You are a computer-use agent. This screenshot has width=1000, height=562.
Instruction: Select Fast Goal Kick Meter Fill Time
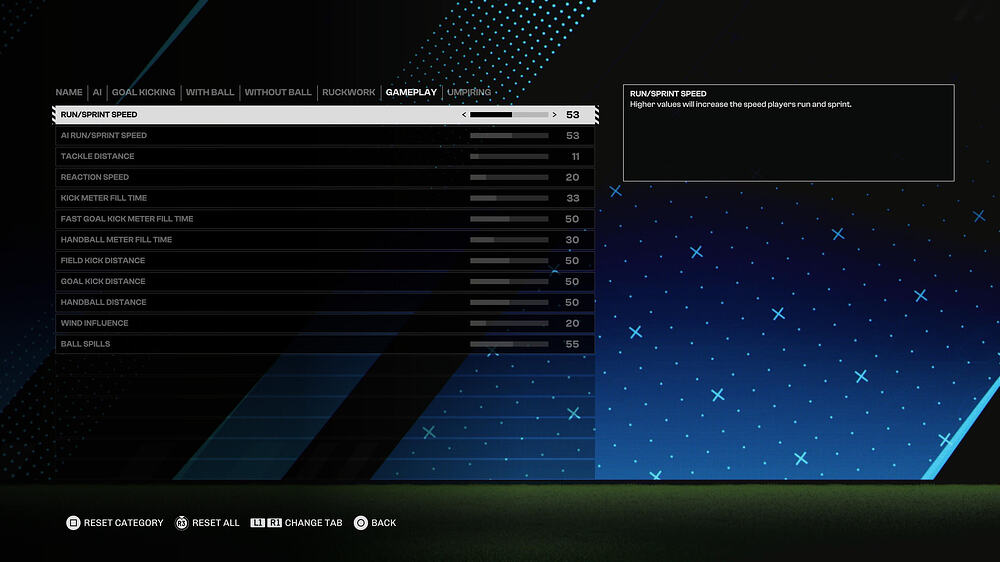point(324,219)
